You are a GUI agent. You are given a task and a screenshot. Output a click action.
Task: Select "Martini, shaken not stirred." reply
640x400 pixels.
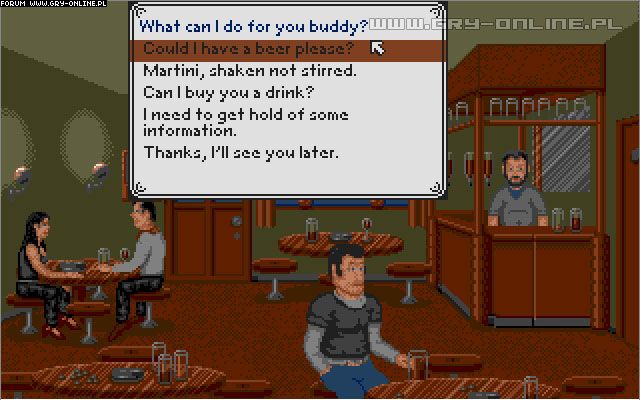tap(250, 72)
